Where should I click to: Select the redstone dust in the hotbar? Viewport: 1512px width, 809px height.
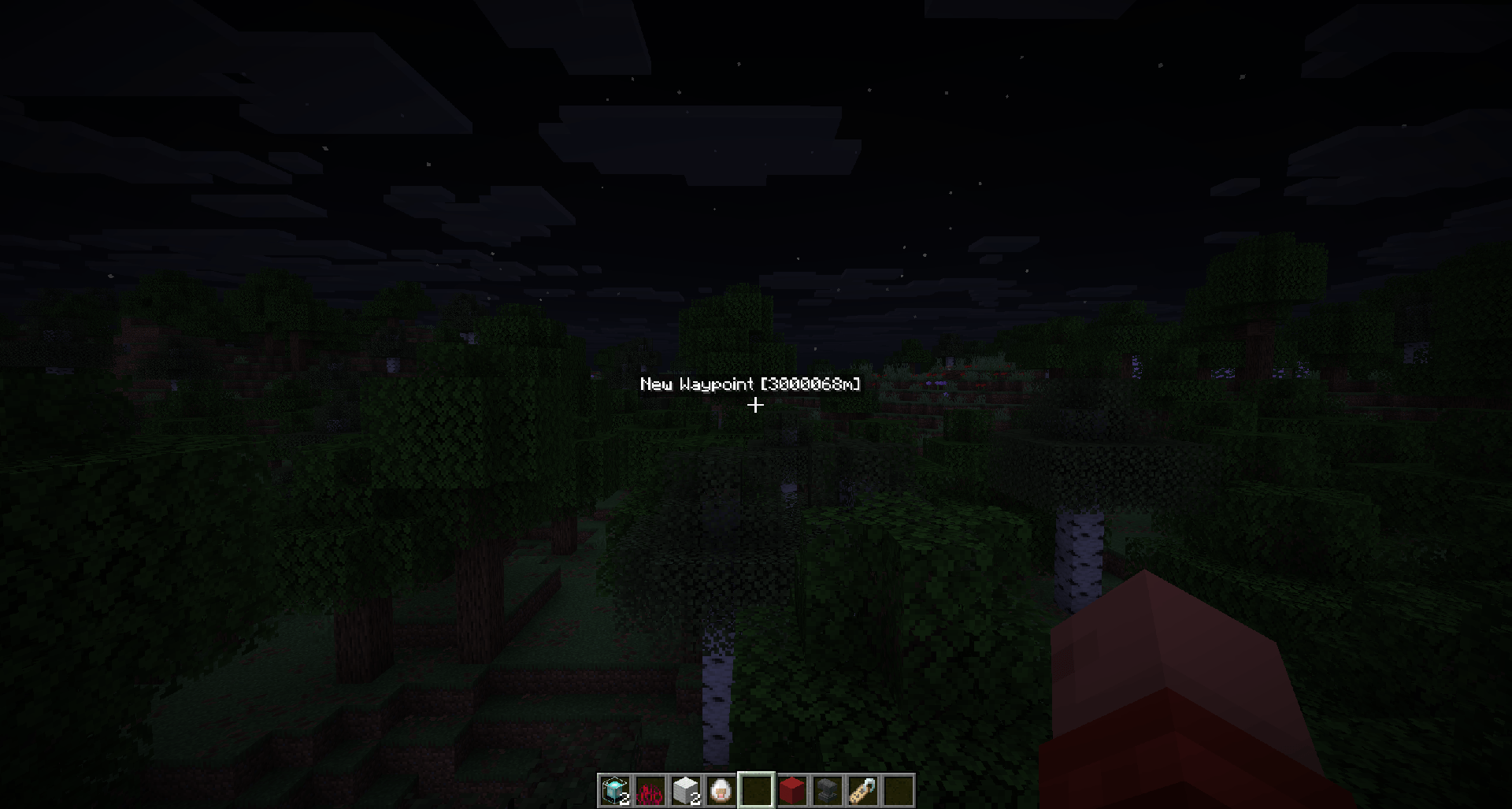point(651,790)
